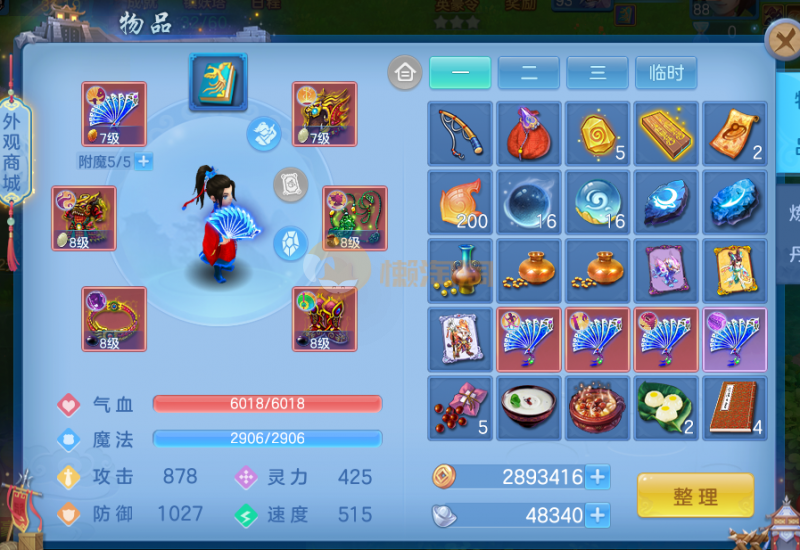Select the gold ingot slab item
800x550 pixels.
666,133
